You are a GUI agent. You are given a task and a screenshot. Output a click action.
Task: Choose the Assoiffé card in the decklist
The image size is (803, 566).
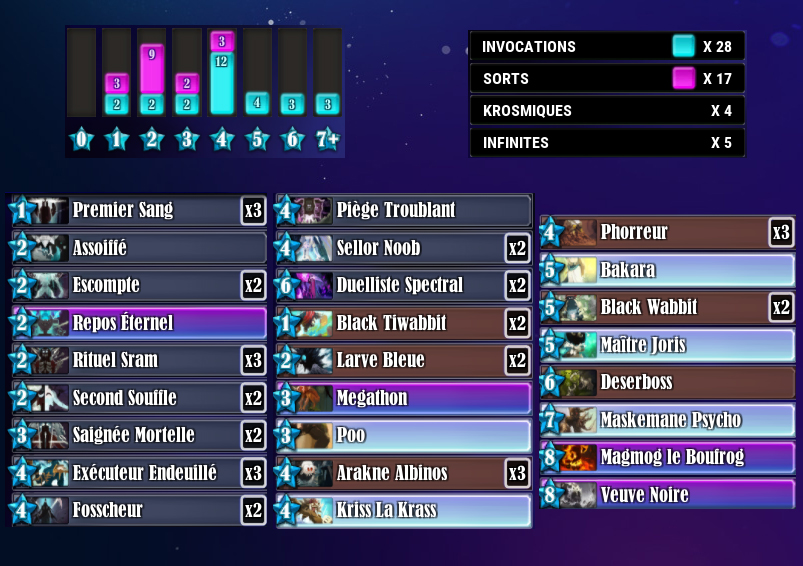coord(140,248)
